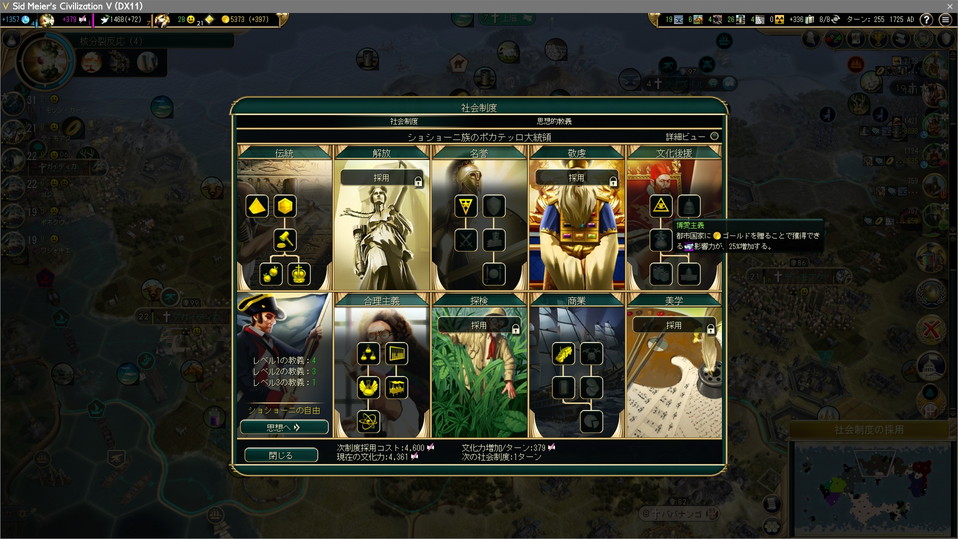The width and height of the screenshot is (958, 539).
Task: Select the golden wheat policy in 商業
Action: point(563,354)
